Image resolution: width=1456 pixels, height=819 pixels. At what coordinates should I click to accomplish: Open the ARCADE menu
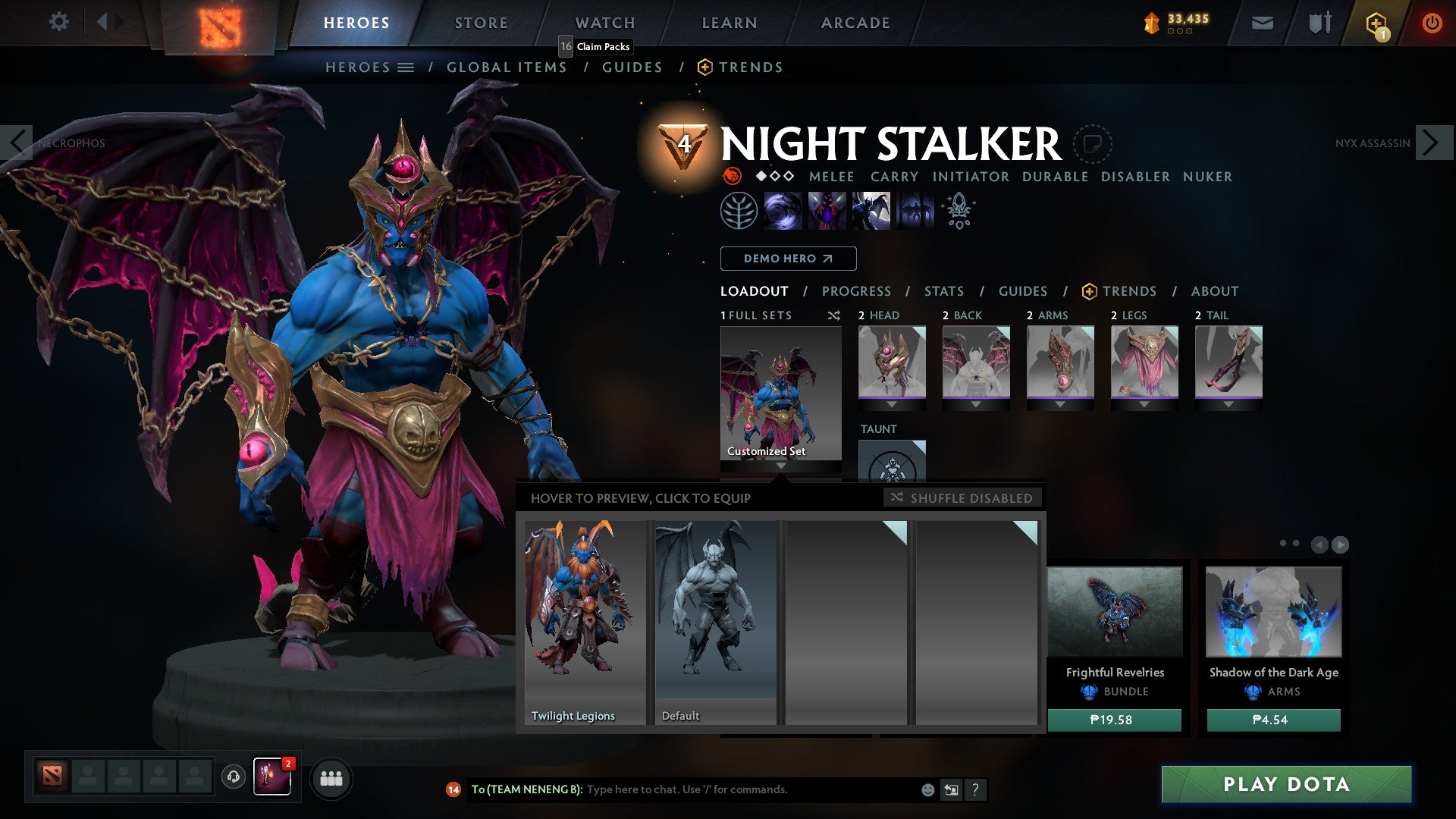855,23
